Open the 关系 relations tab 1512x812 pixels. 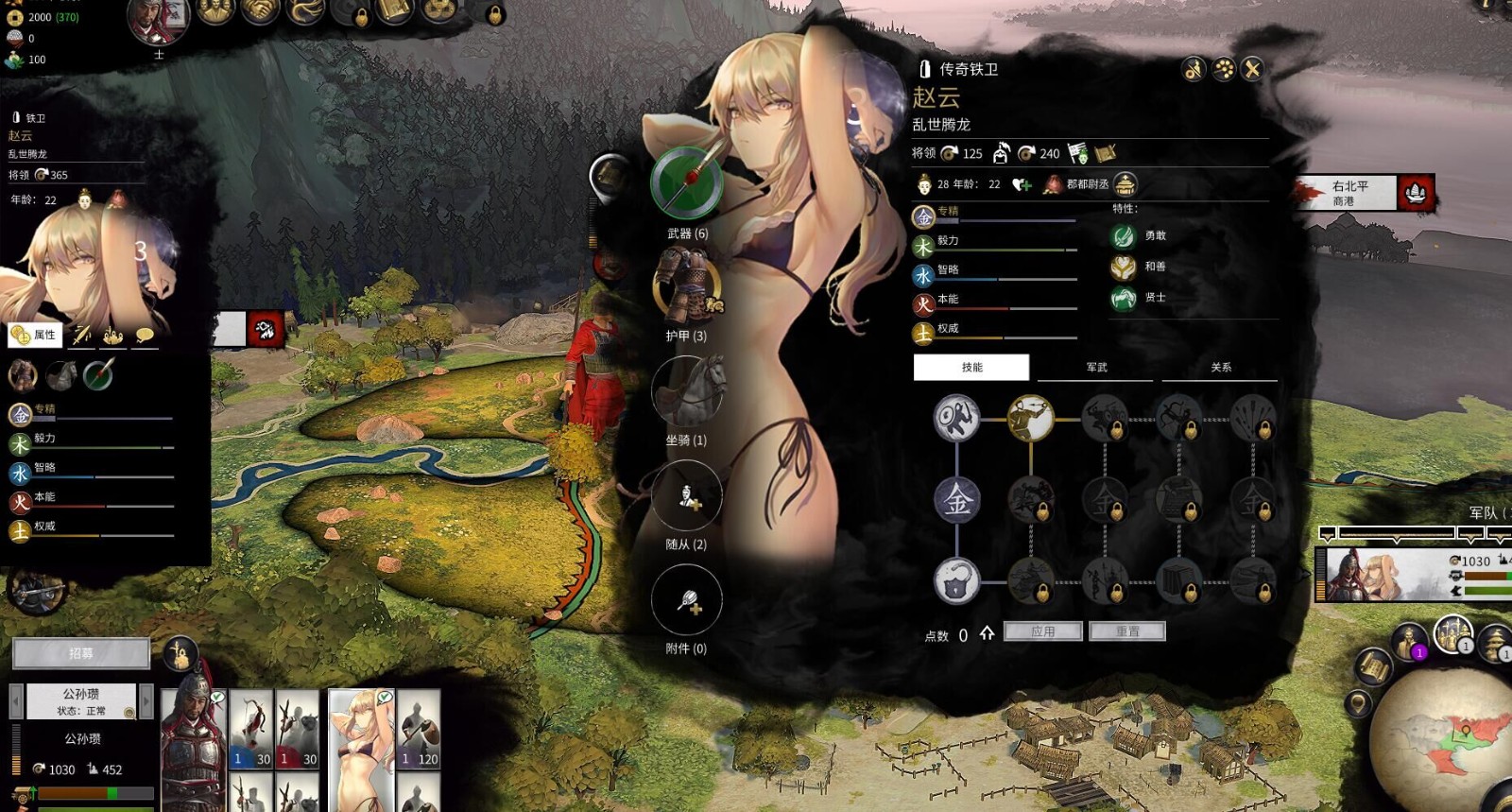[1220, 368]
